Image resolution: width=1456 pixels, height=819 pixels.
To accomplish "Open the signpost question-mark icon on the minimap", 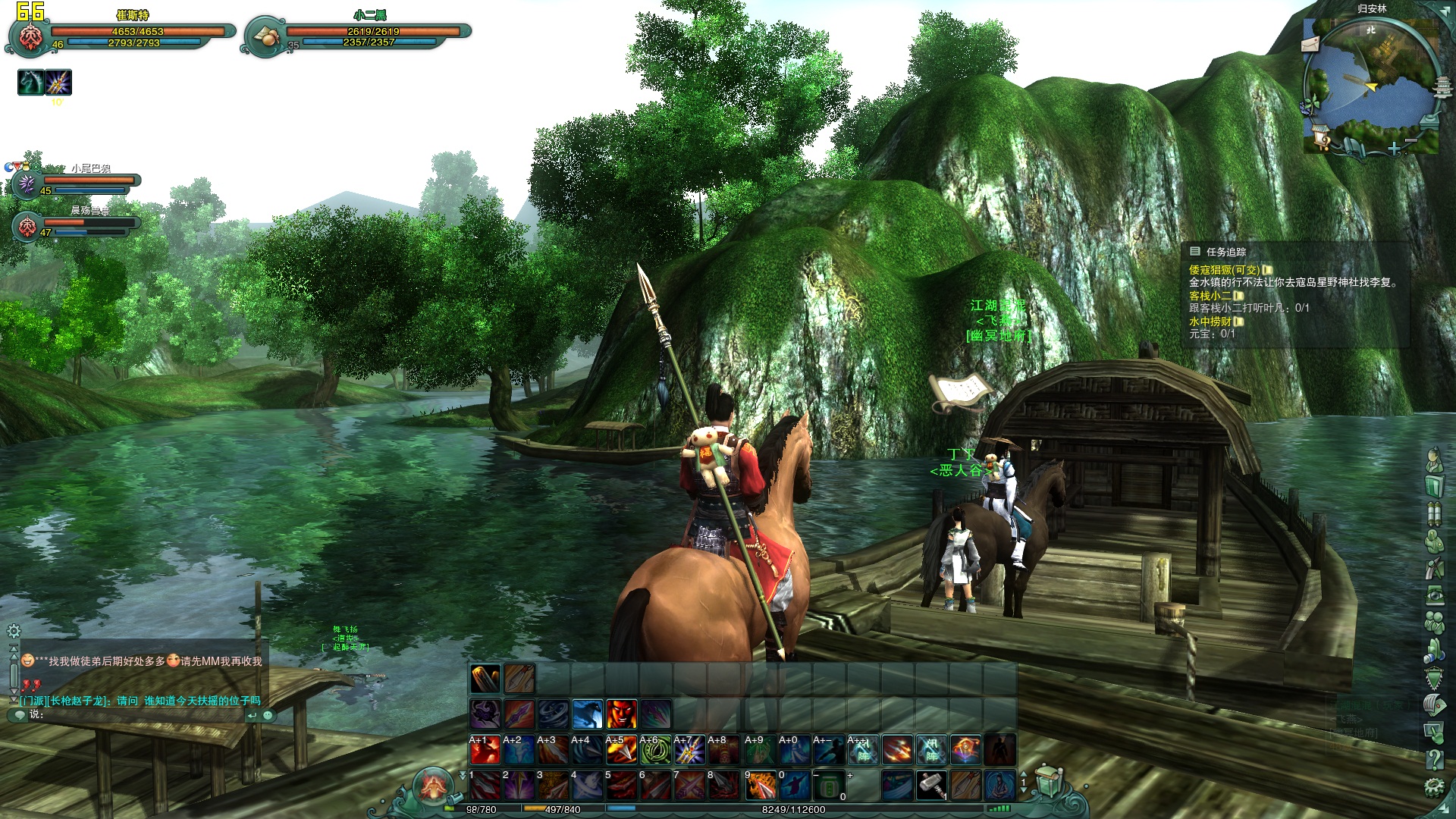I will coord(1322,139).
